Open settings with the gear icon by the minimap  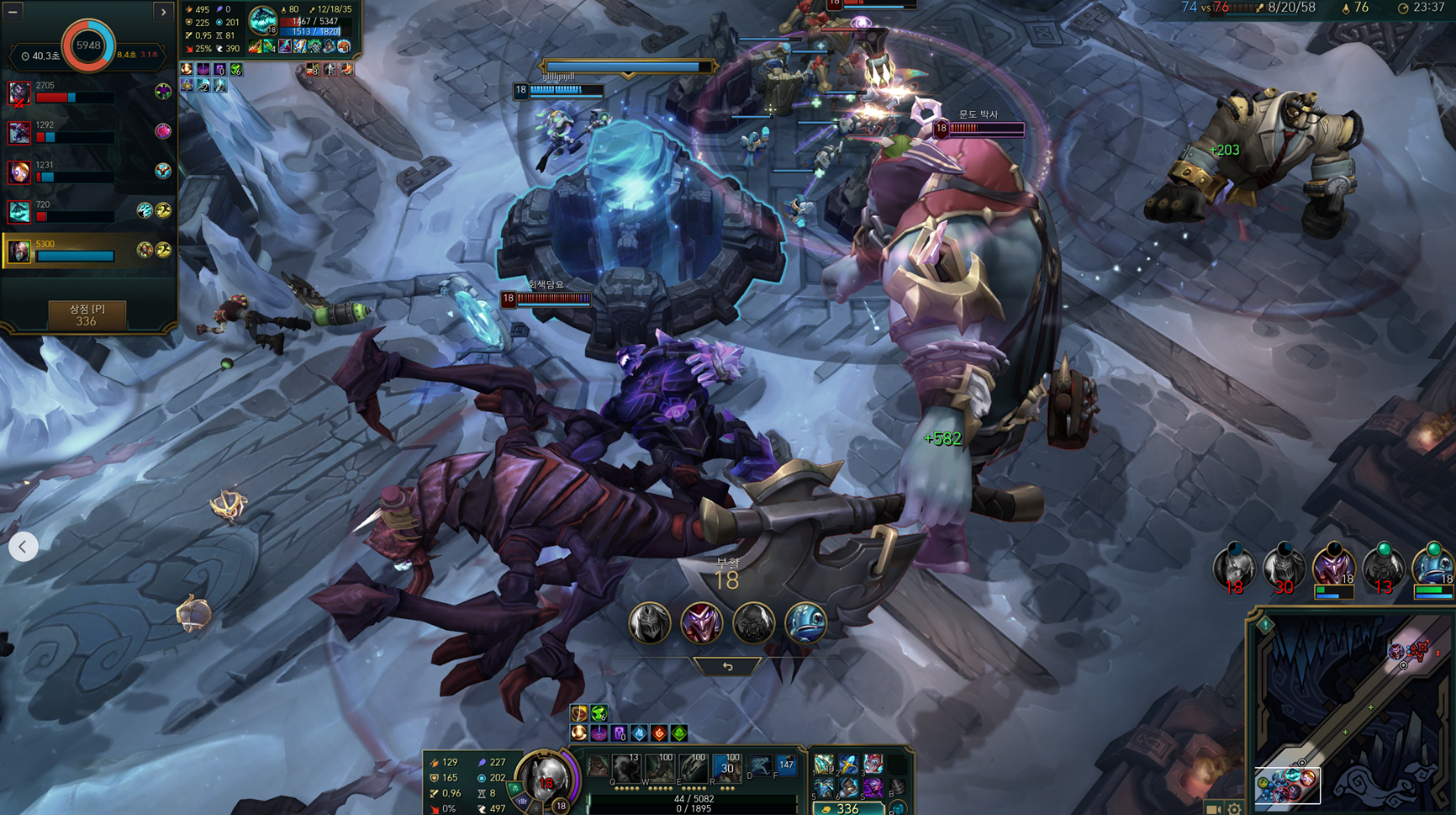tap(1234, 808)
